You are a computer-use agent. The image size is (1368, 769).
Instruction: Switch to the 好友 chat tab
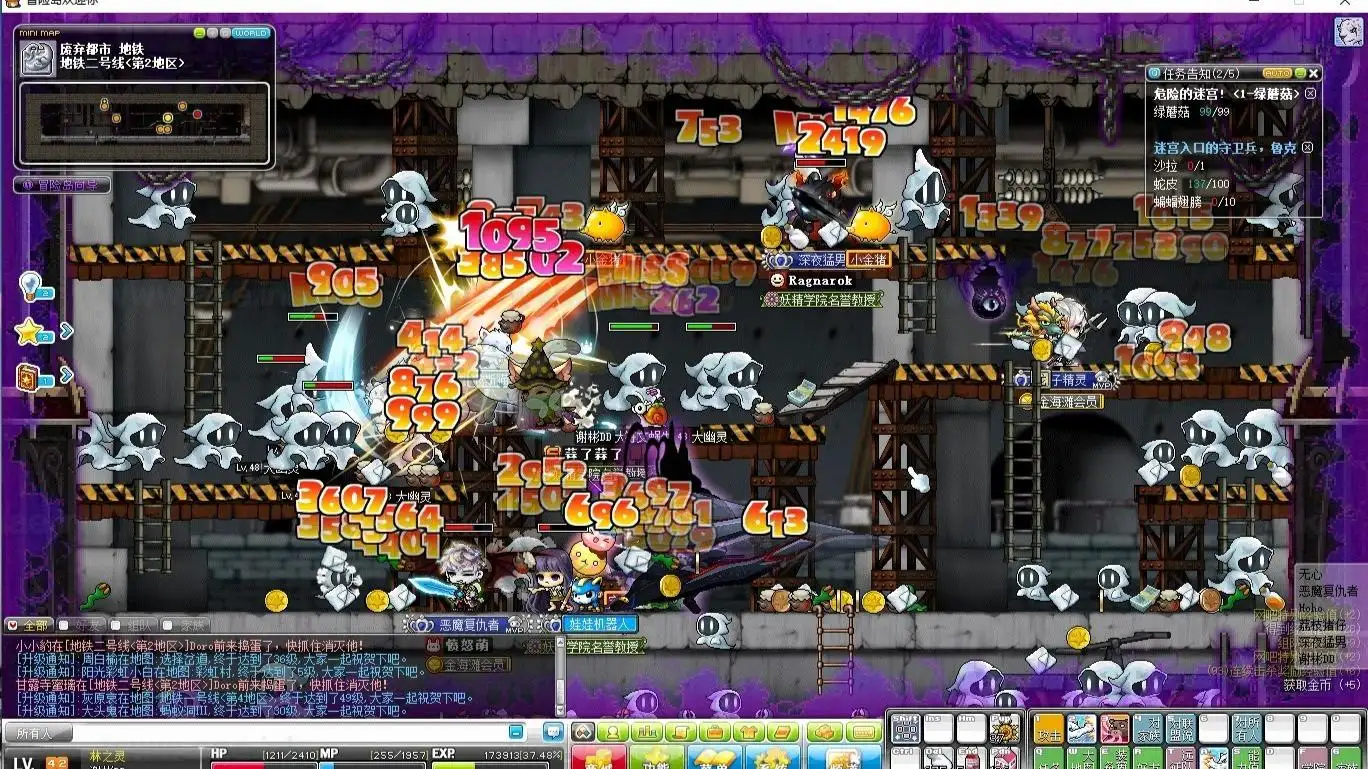pyautogui.click(x=79, y=625)
